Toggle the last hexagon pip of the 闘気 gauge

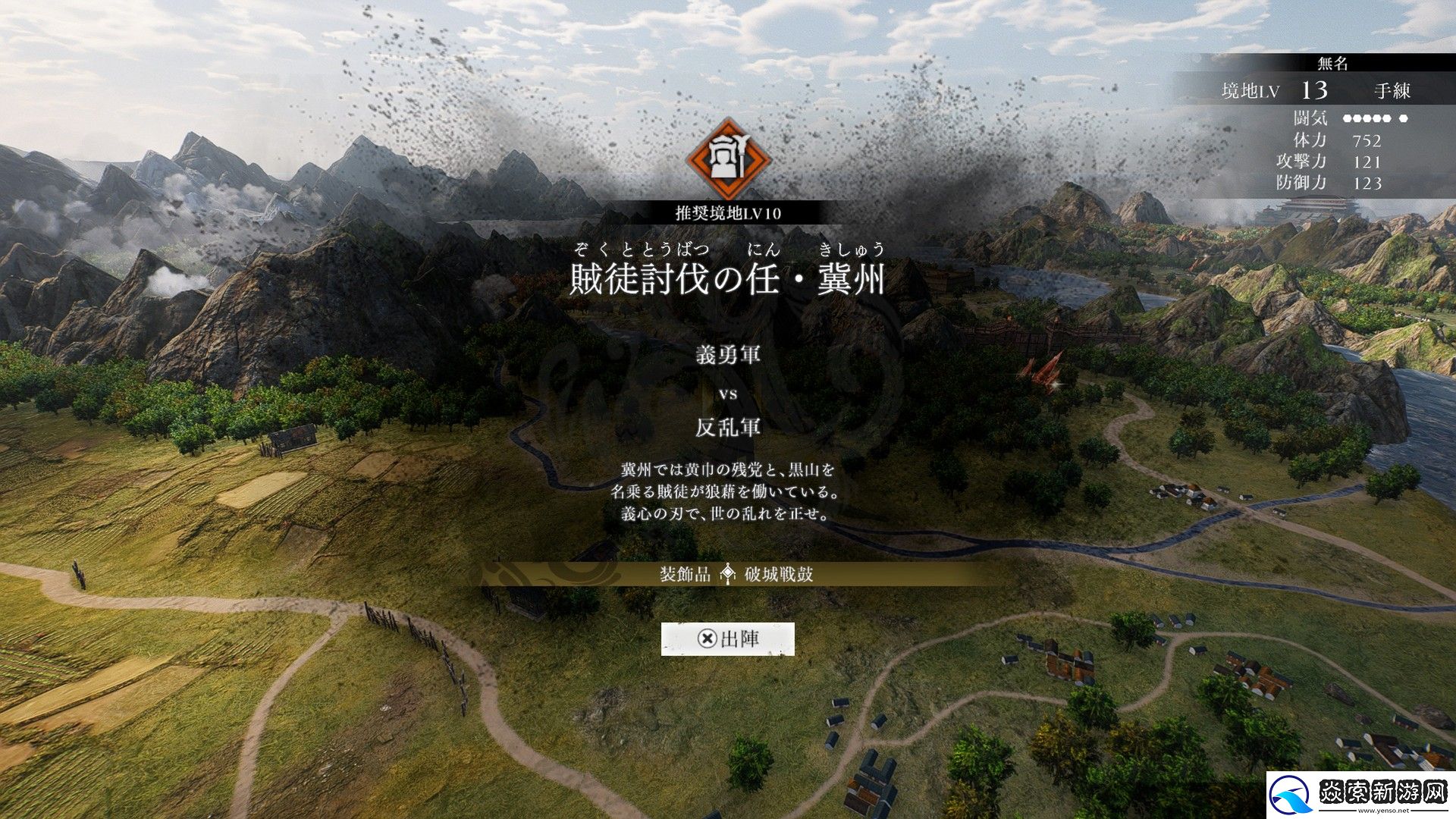pos(1401,118)
